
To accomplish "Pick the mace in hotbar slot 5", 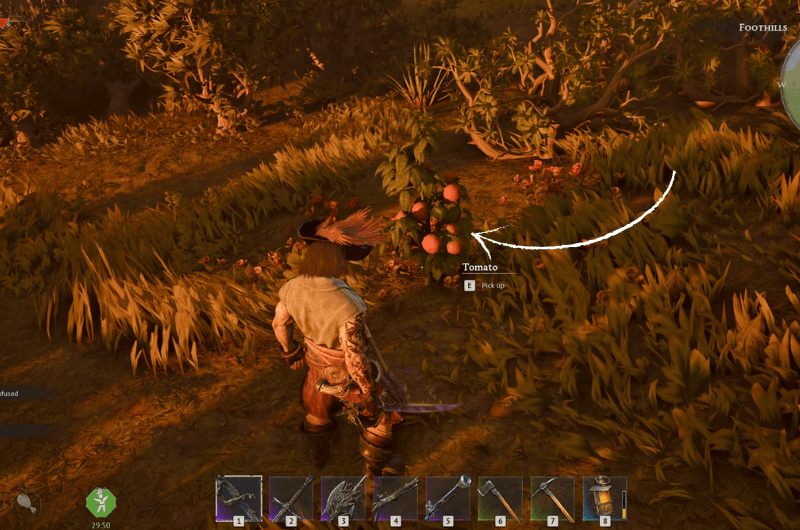I will (448, 498).
